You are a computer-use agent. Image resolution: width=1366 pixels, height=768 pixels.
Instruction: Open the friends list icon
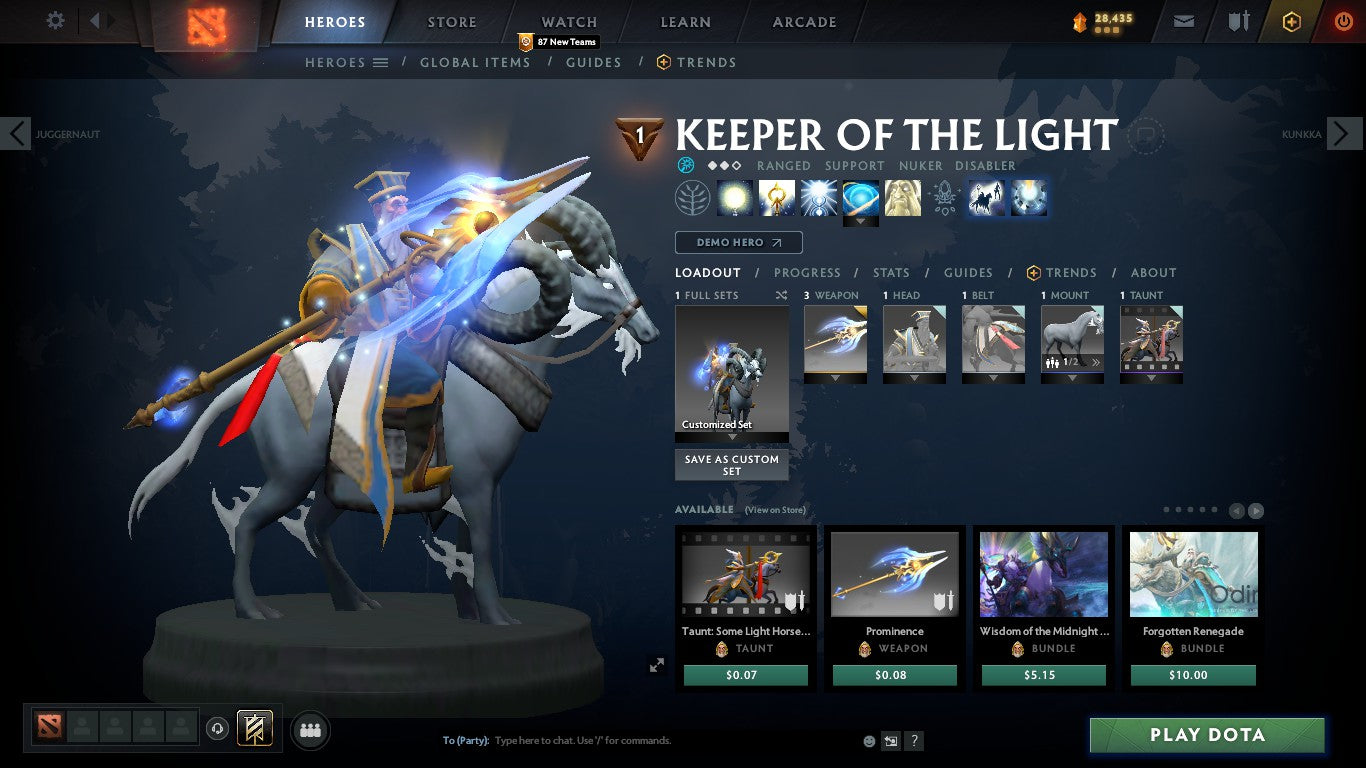[x=309, y=730]
